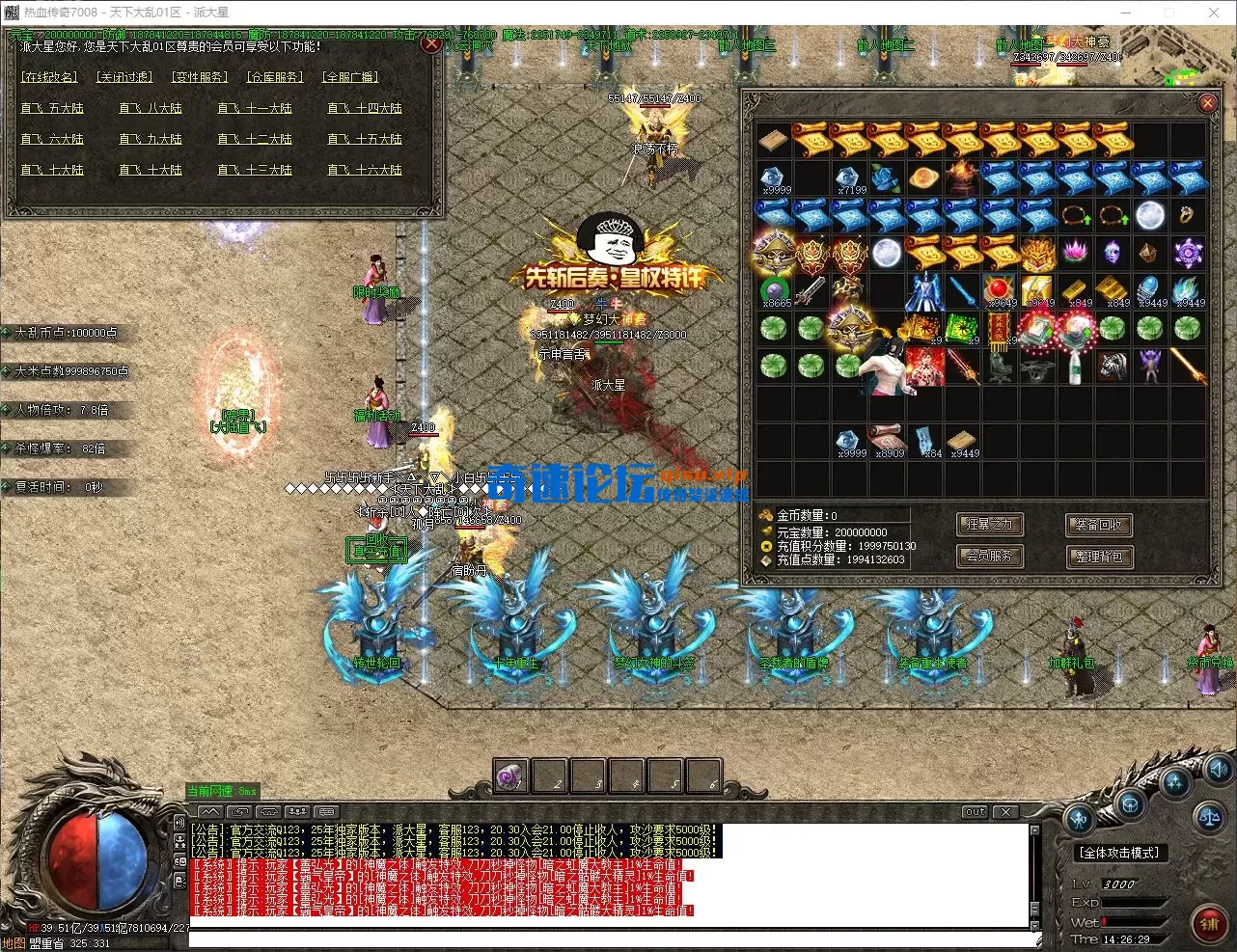
Task: Use the purple item in hotbar slot one
Action: point(510,775)
